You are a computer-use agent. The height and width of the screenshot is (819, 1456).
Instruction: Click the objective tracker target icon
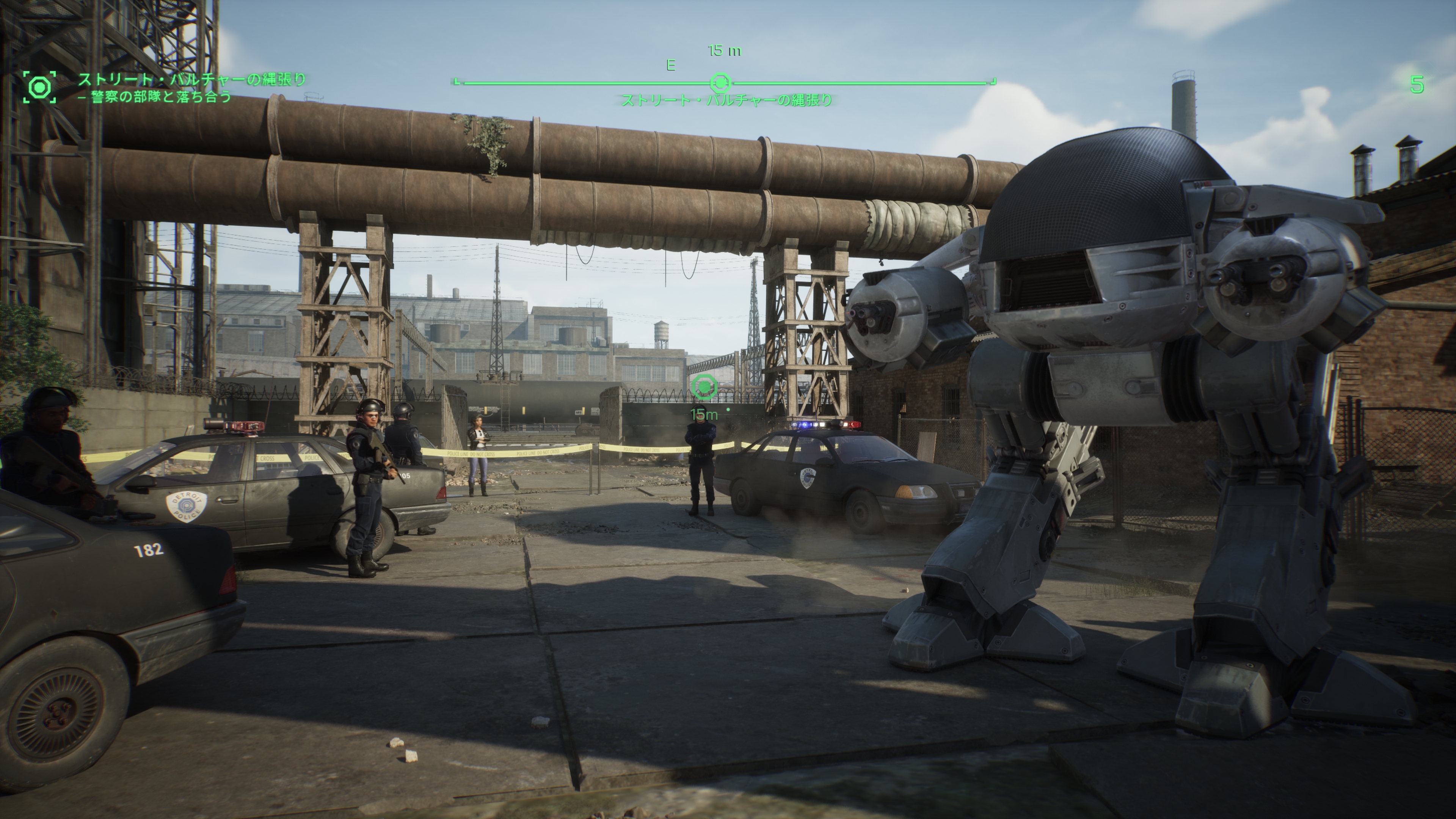click(x=39, y=87)
